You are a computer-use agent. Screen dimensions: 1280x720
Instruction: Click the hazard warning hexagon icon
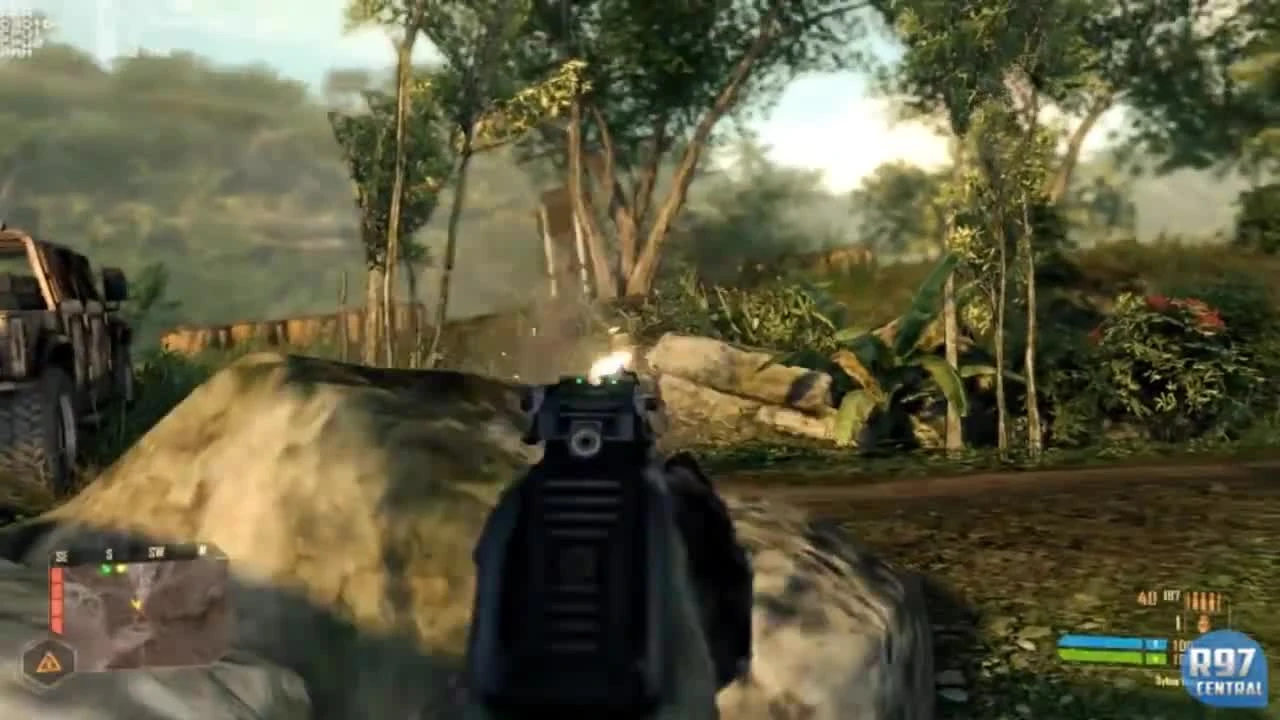pos(47,660)
